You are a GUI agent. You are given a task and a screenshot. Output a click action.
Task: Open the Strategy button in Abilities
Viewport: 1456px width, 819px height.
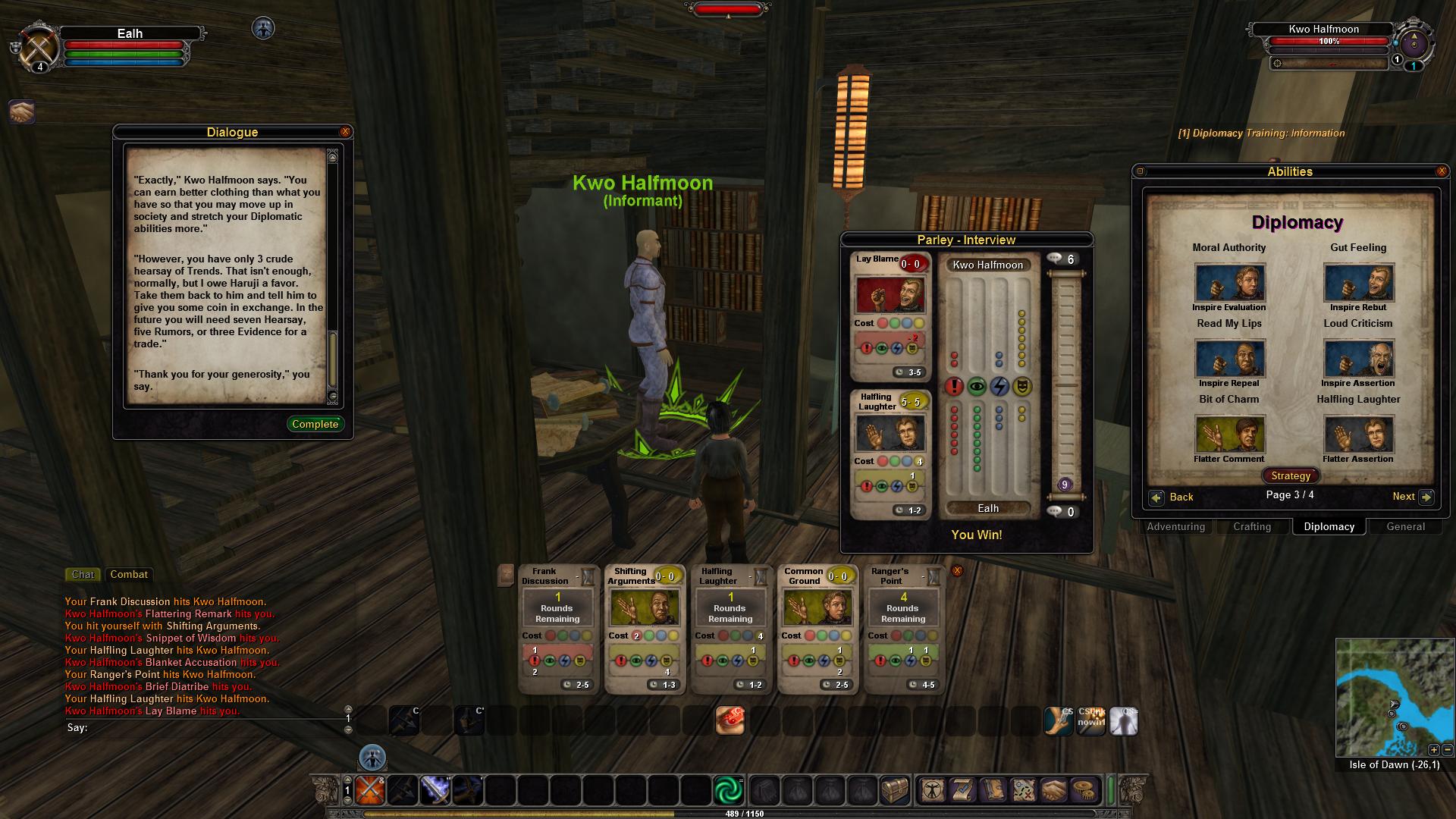(1290, 475)
